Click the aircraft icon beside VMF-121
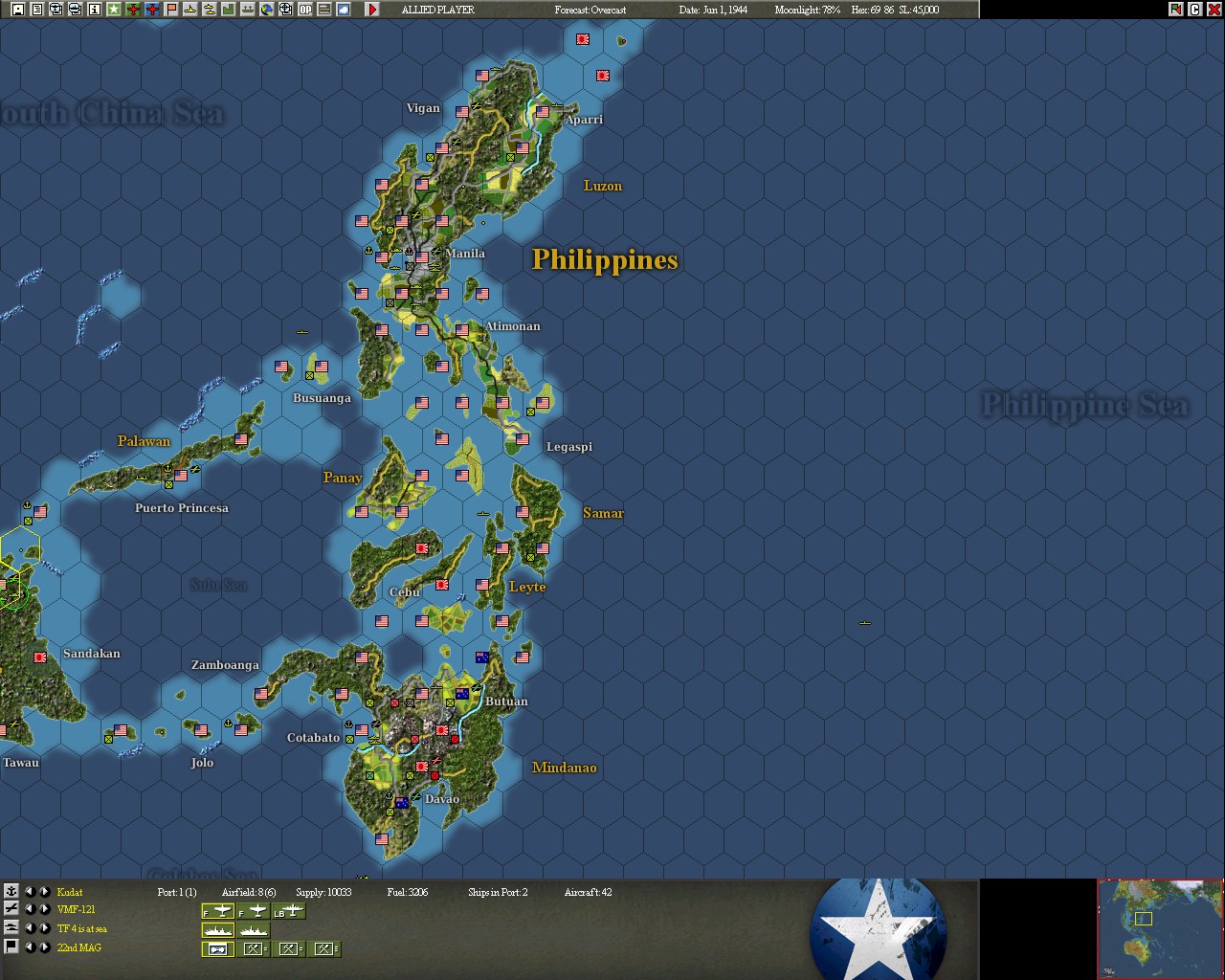Viewport: 1225px width, 980px height. pos(11,910)
